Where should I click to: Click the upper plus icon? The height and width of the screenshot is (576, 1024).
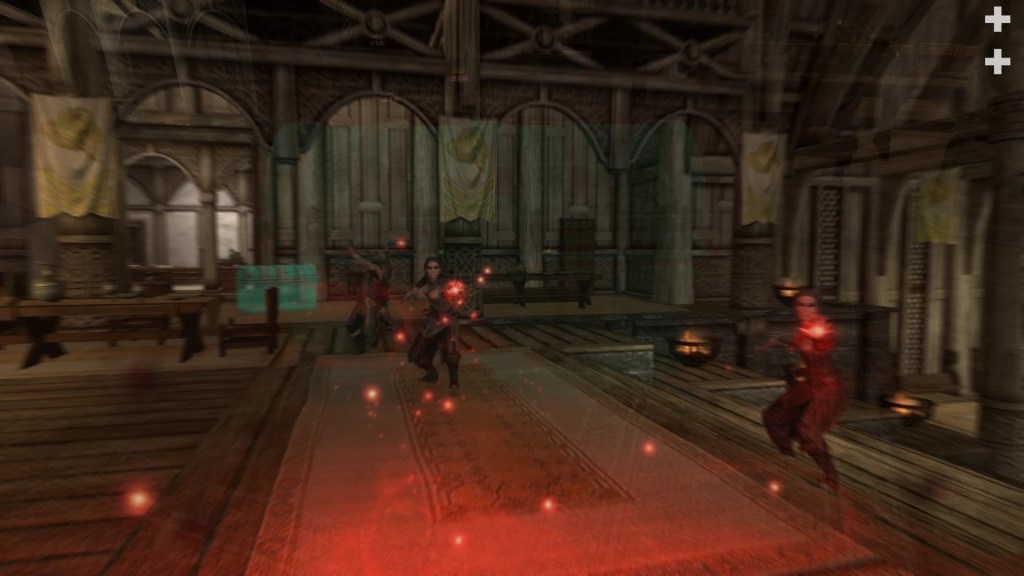coord(997,19)
